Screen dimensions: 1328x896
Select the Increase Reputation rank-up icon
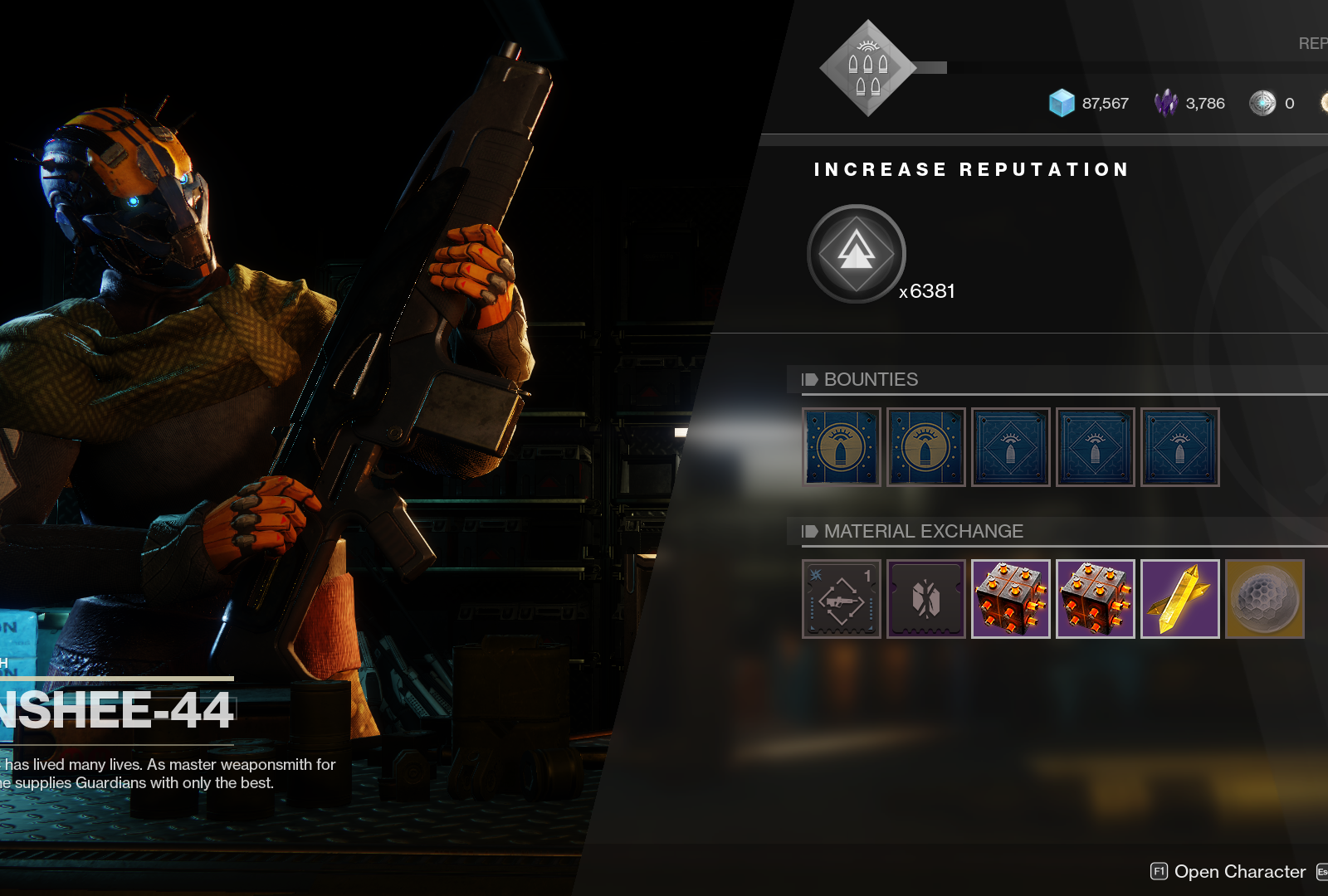point(856,253)
